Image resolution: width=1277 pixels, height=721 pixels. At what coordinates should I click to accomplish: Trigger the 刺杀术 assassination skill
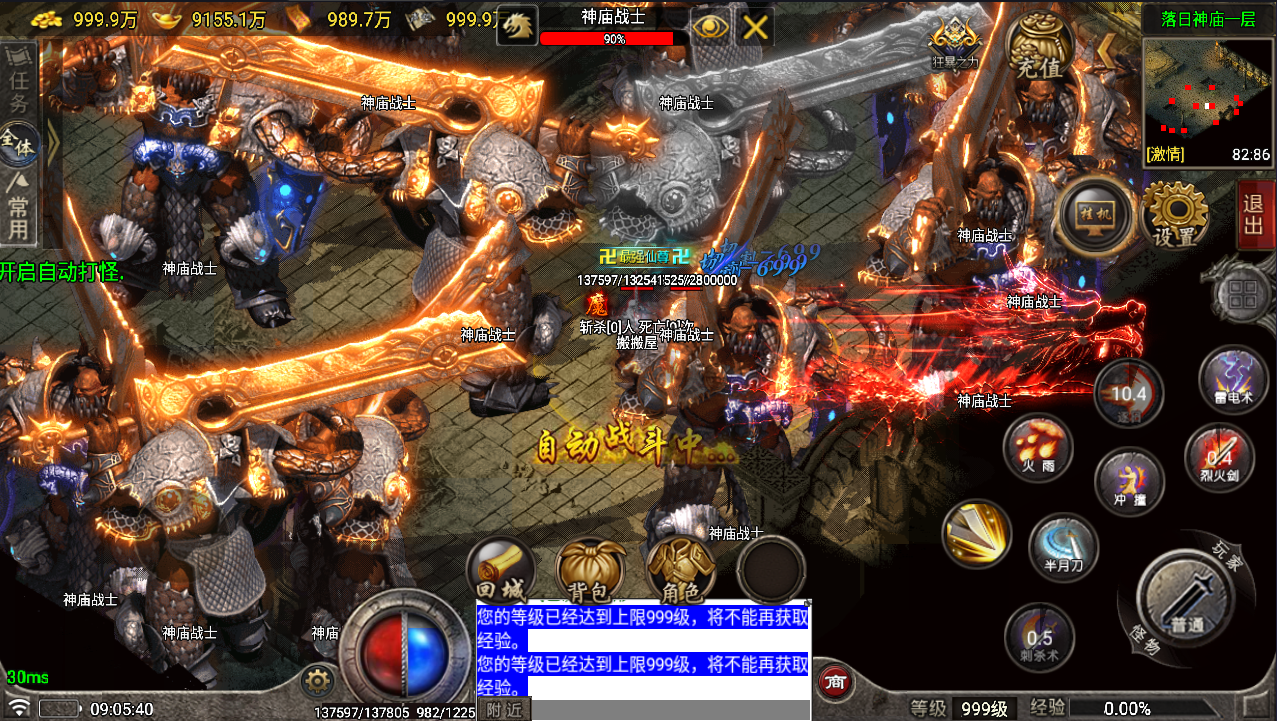pyautogui.click(x=1039, y=636)
